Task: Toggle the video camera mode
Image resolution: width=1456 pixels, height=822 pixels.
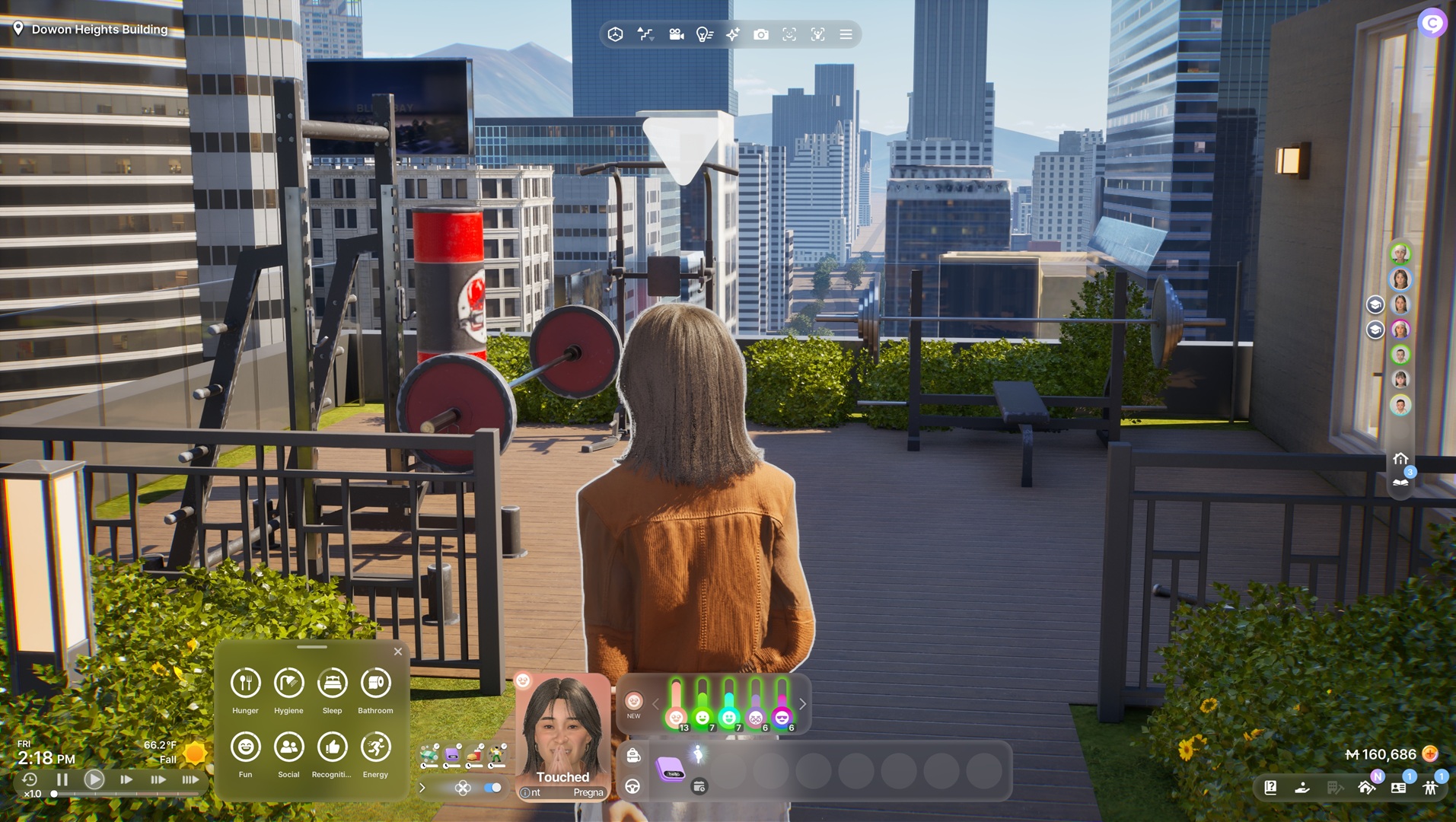Action: [x=676, y=35]
